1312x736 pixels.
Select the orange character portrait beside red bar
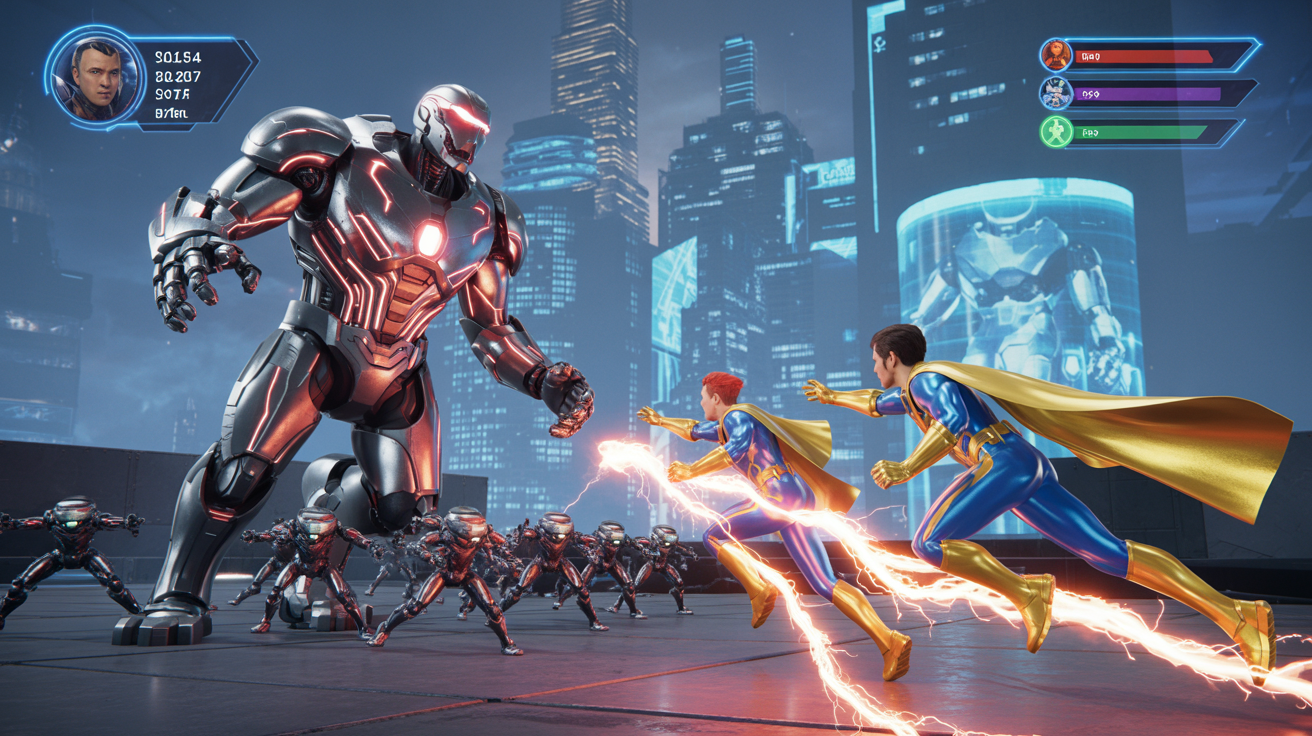(x=1056, y=55)
